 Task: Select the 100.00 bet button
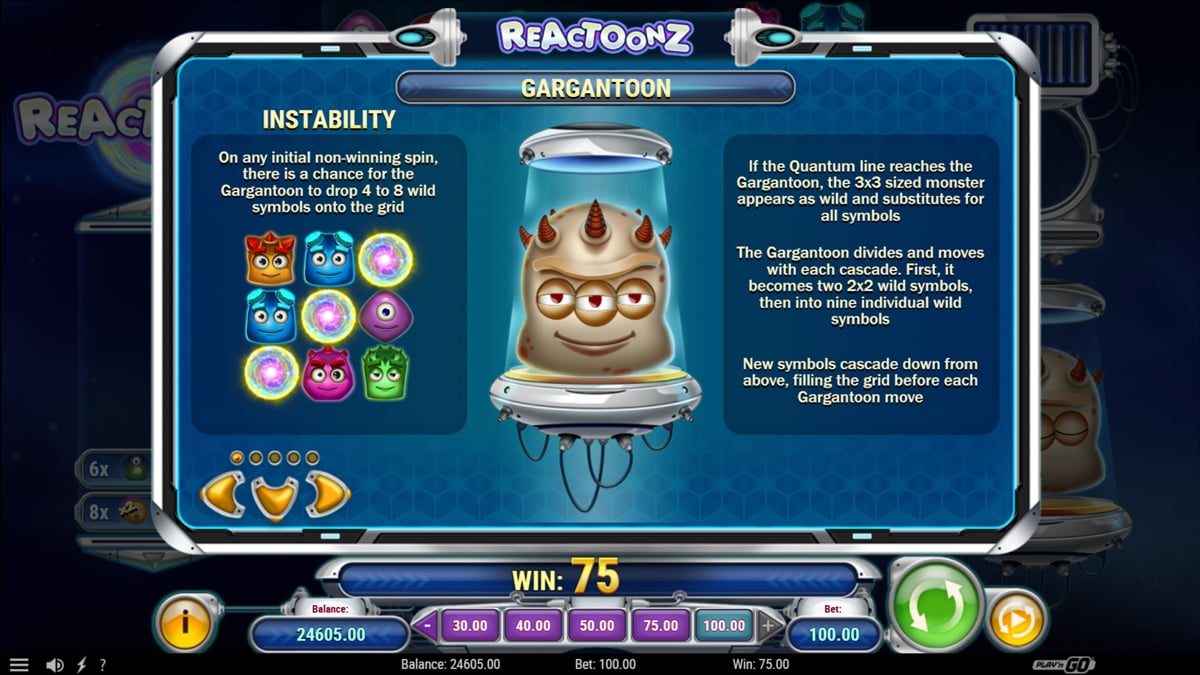tap(724, 626)
